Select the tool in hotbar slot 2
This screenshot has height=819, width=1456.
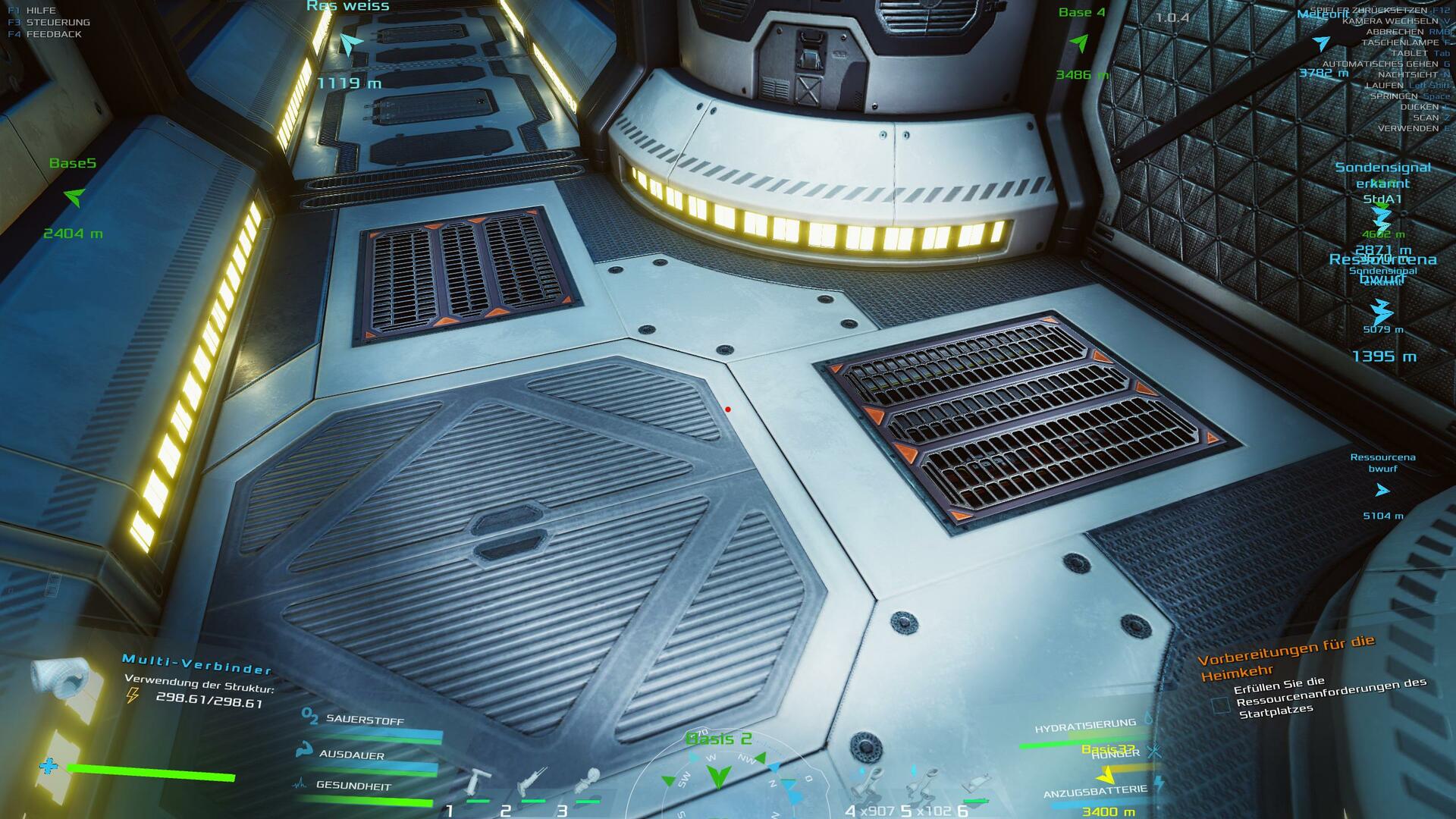tap(532, 781)
